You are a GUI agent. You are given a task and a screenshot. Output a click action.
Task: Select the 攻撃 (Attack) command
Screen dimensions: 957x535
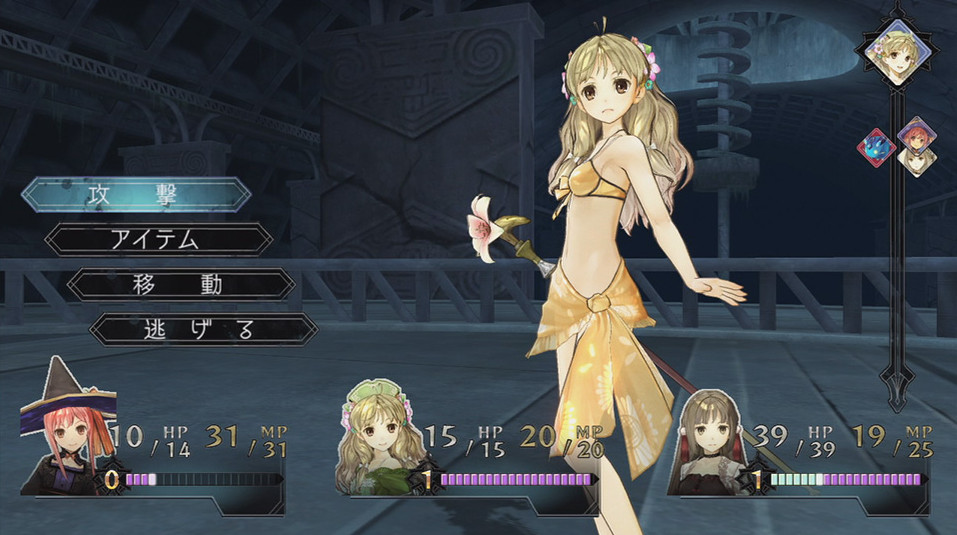click(x=136, y=194)
